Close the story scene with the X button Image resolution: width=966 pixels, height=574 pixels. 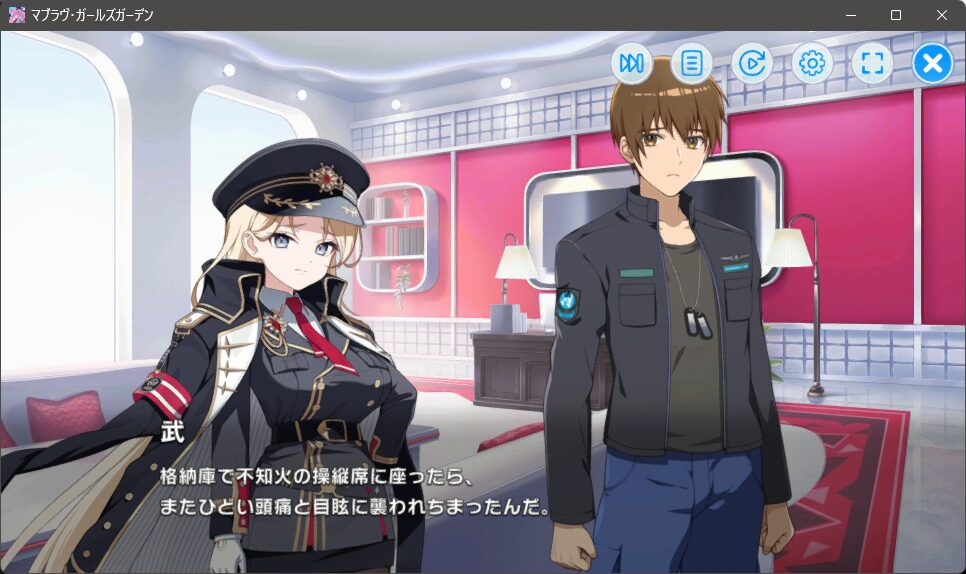tap(932, 64)
